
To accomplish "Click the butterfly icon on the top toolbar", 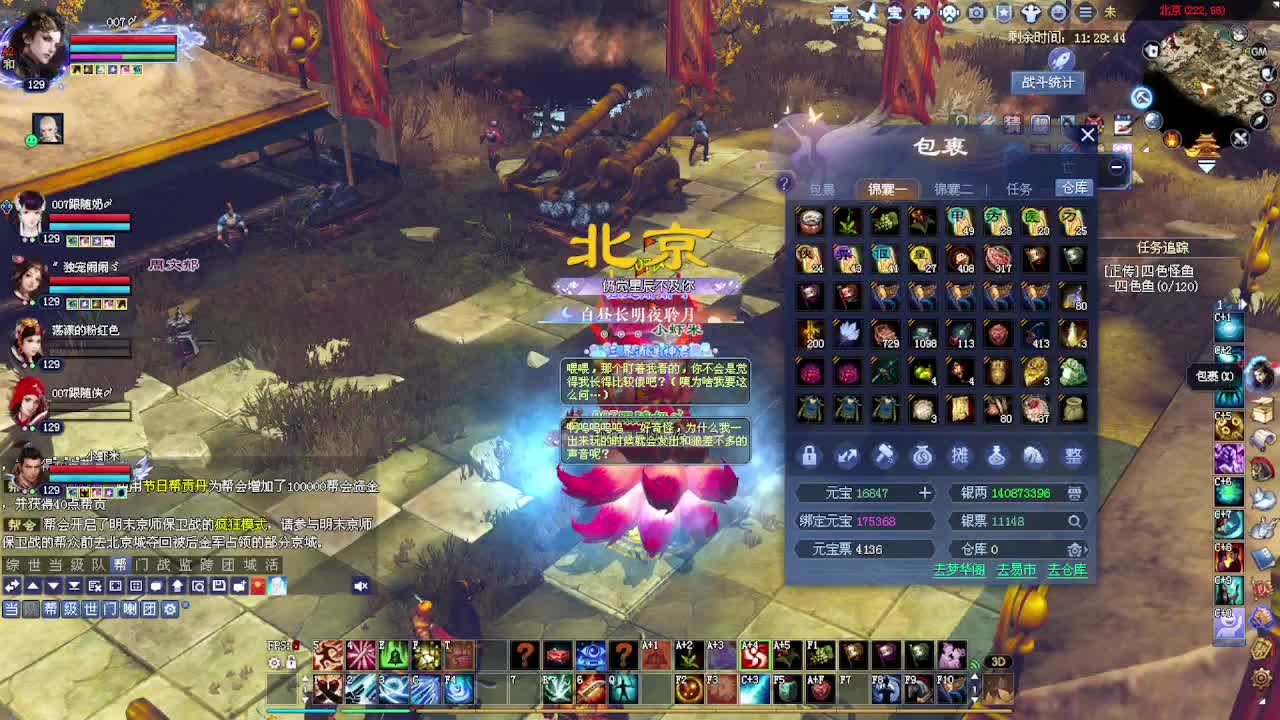I will (x=868, y=13).
